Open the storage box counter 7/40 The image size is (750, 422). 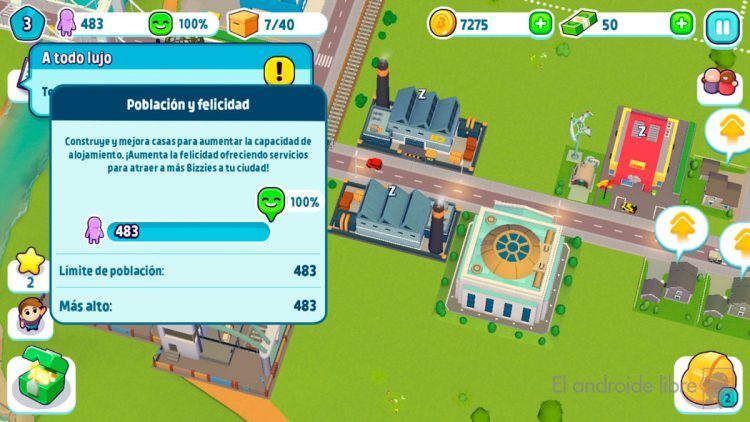pyautogui.click(x=270, y=24)
